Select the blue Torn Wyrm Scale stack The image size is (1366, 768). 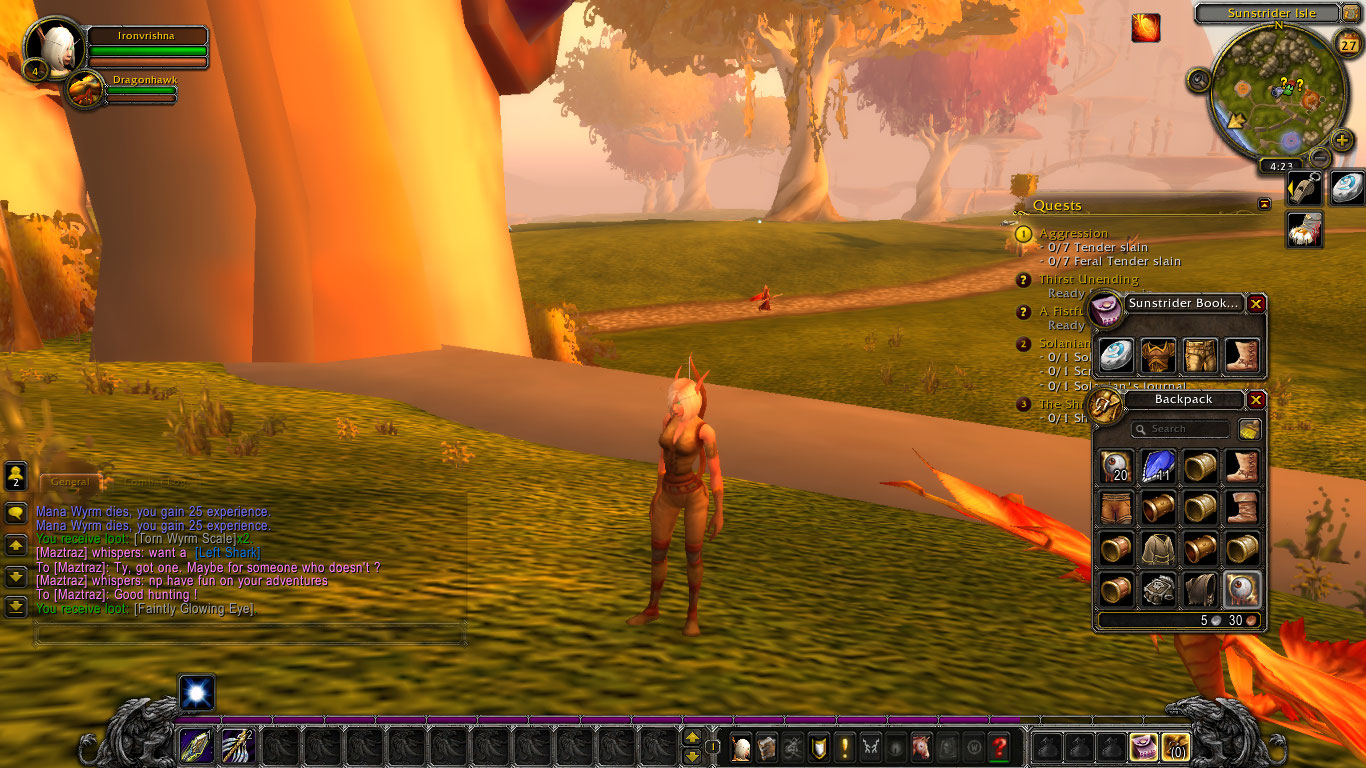[1158, 466]
